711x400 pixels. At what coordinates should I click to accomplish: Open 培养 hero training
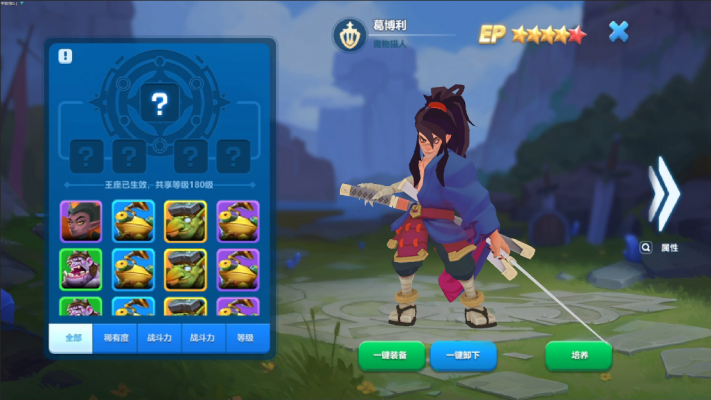click(579, 355)
